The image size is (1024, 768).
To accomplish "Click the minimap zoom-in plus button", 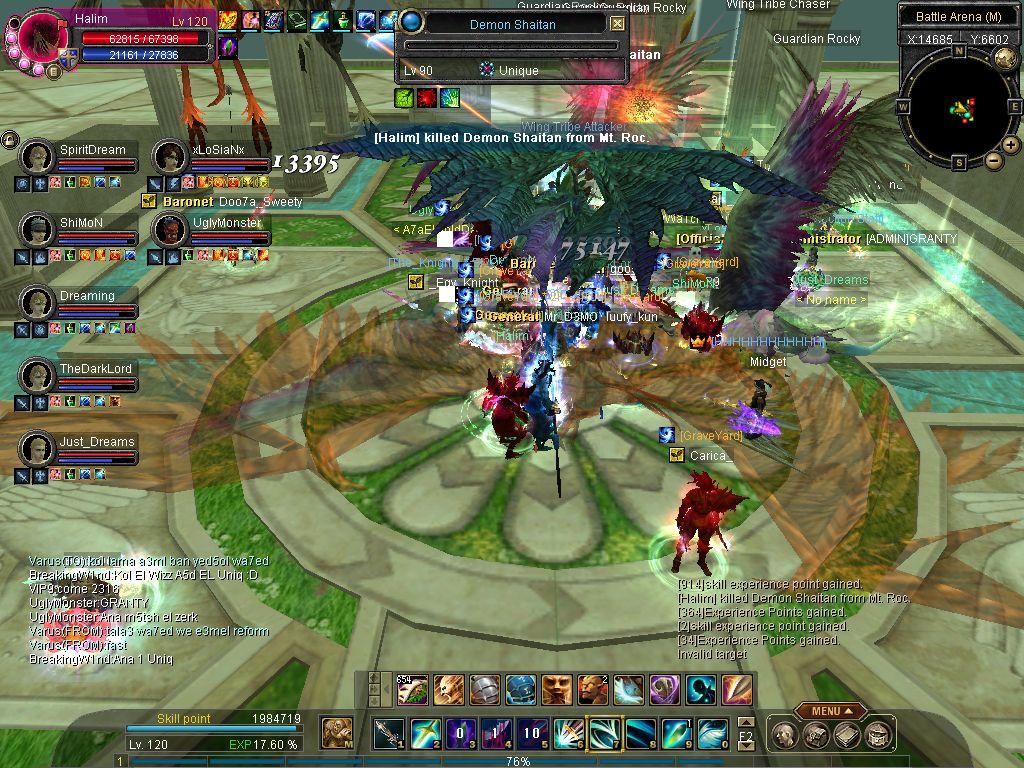I will pyautogui.click(x=1011, y=145).
